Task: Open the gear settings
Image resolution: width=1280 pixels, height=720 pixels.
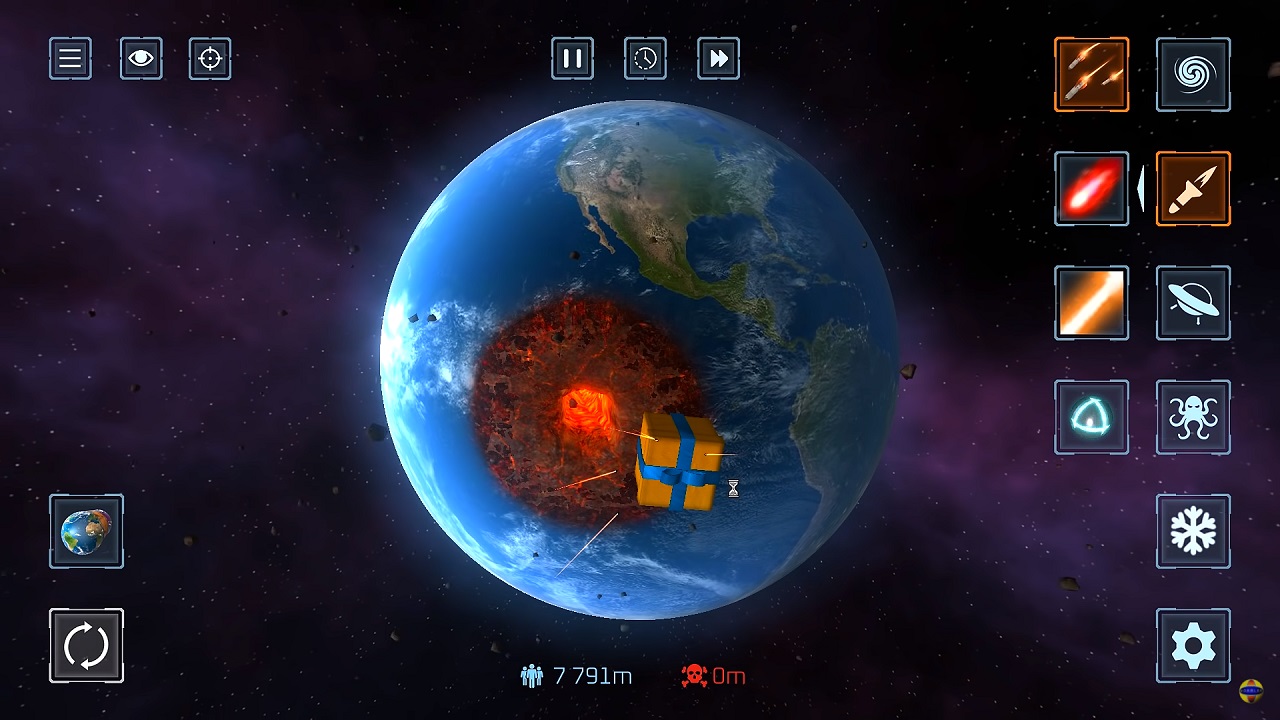Action: [1193, 645]
